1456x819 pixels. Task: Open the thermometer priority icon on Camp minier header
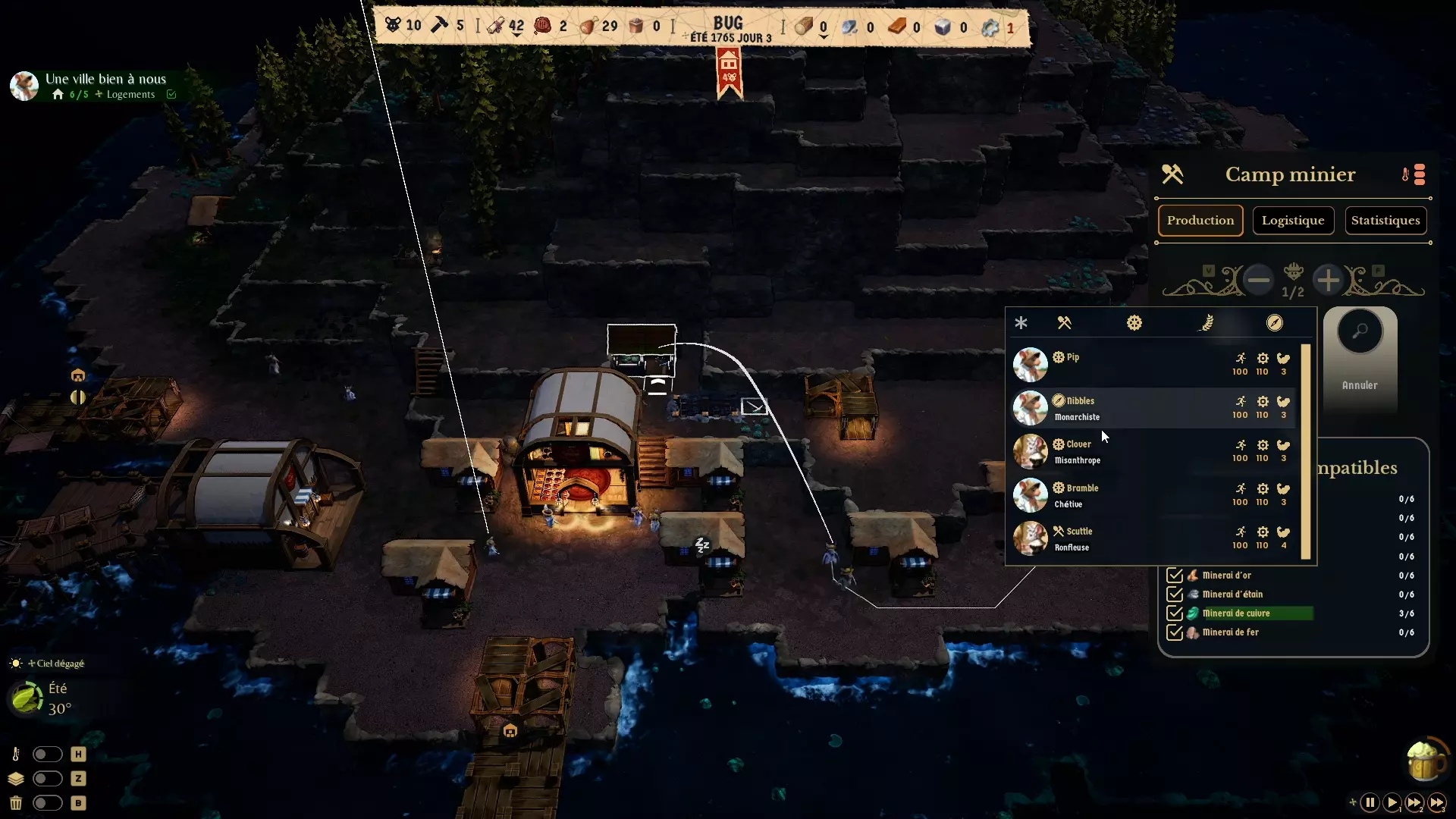click(1404, 174)
